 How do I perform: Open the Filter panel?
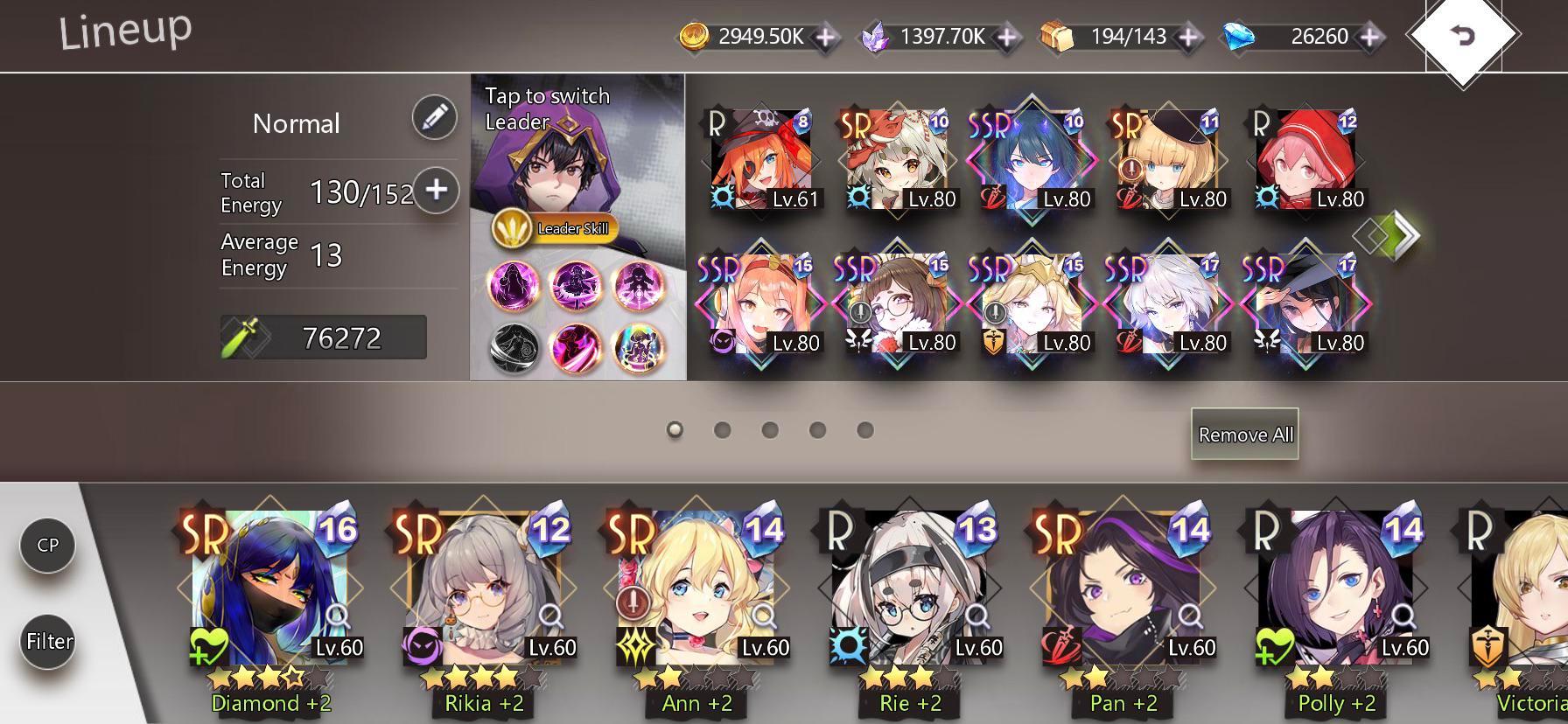pos(46,640)
